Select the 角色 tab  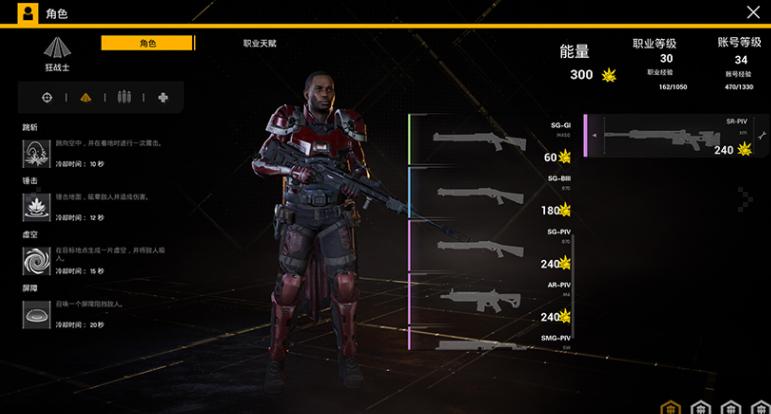(x=148, y=44)
